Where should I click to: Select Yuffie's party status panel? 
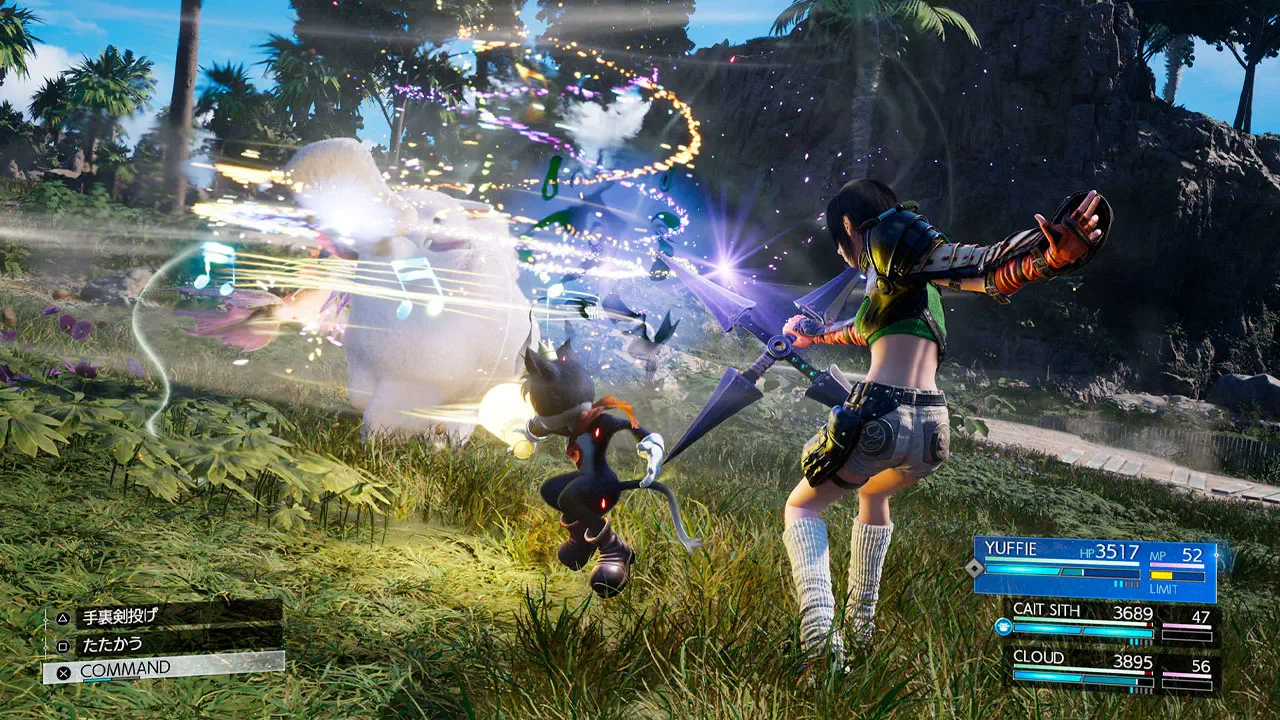1094,568
